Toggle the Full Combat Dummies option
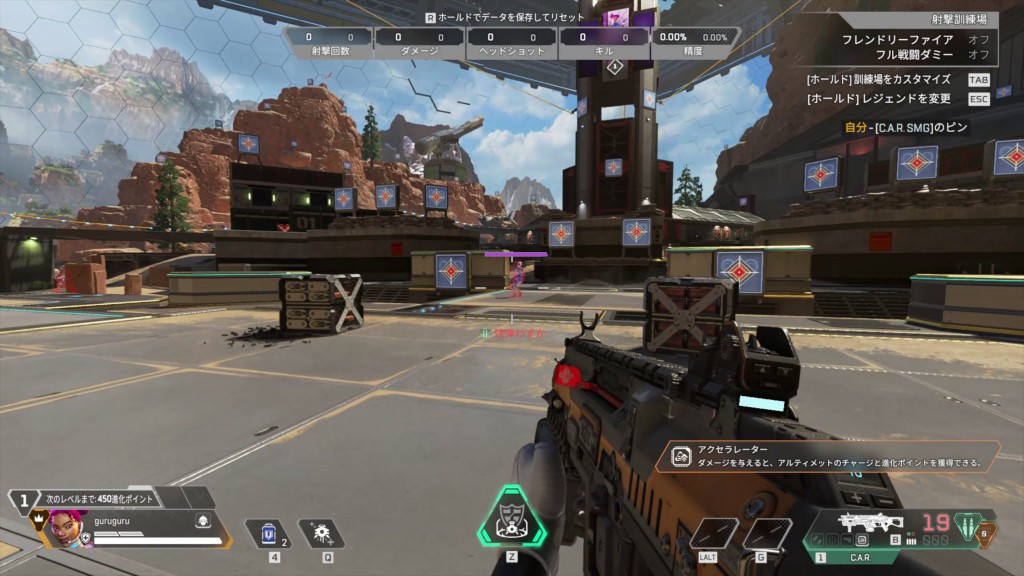The height and width of the screenshot is (576, 1024). pos(913,54)
